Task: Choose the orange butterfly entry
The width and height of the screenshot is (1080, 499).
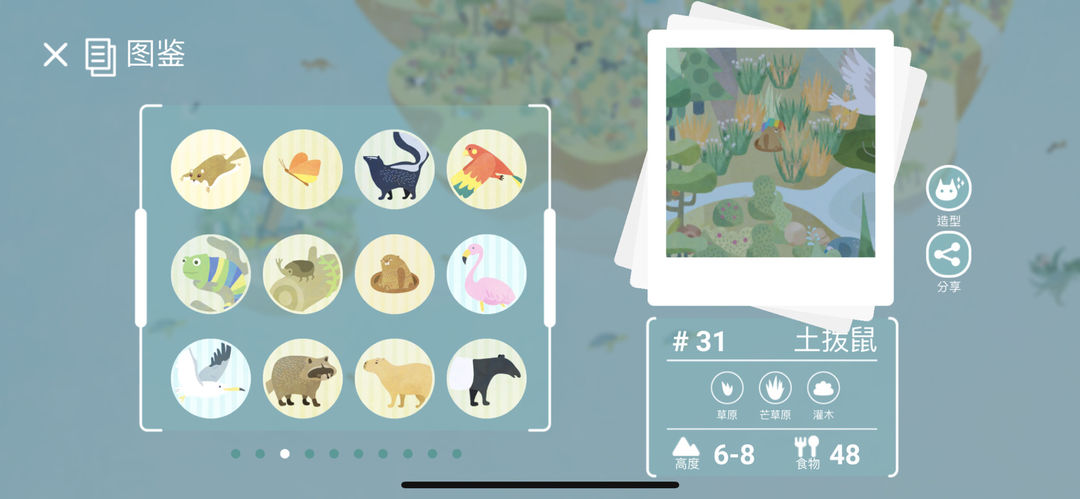Action: pyautogui.click(x=303, y=169)
